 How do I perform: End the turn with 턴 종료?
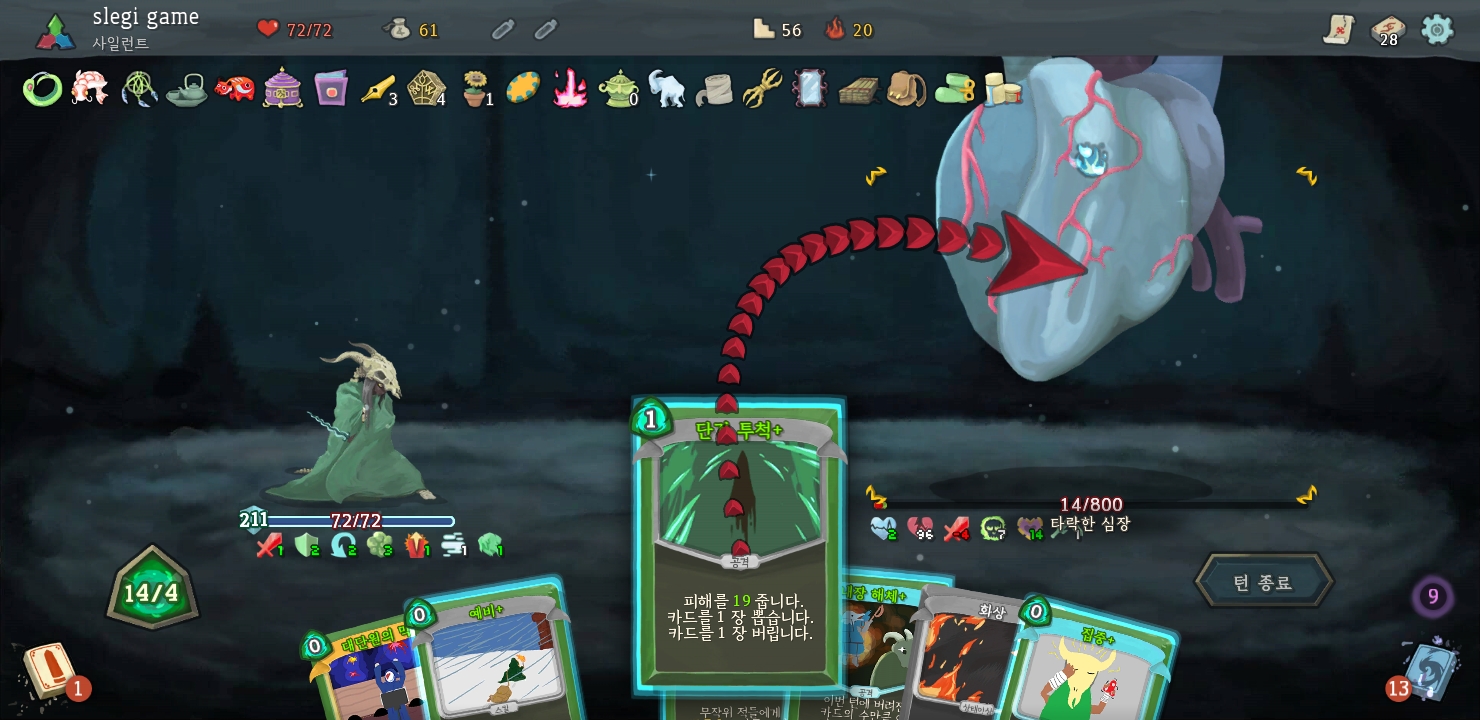coord(1263,581)
